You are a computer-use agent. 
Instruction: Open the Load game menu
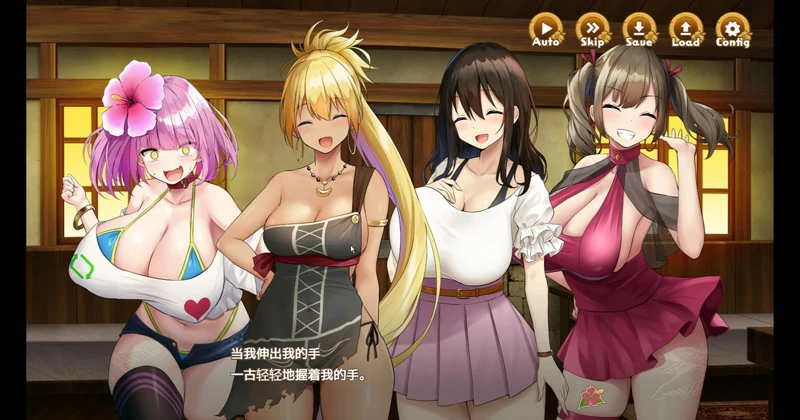coord(685,29)
